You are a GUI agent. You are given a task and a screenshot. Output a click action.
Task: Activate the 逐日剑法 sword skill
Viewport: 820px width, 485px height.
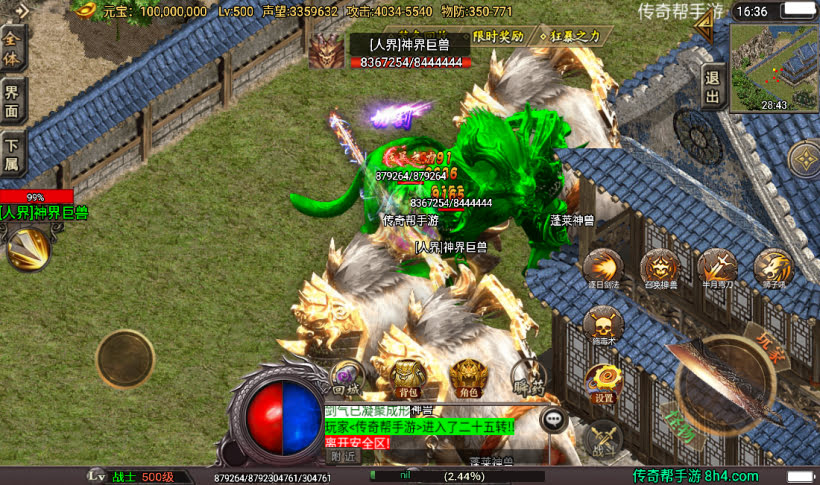pos(602,267)
